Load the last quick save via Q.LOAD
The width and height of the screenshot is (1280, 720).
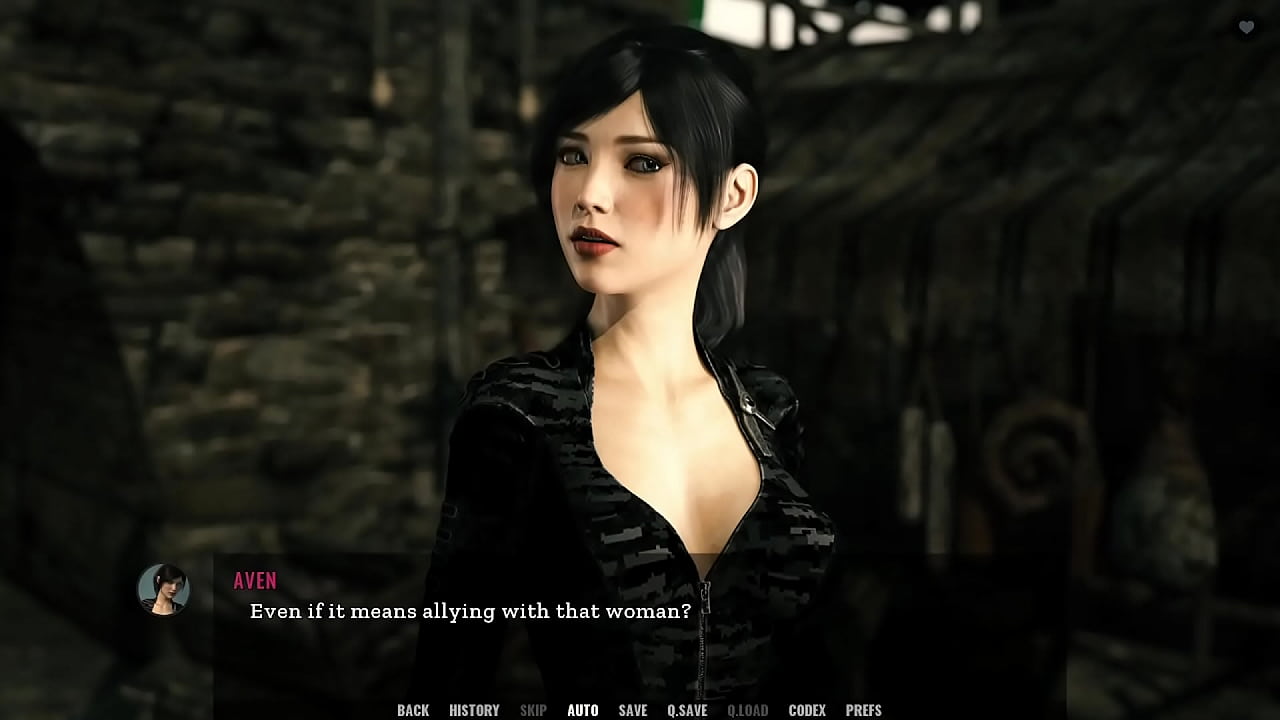click(748, 710)
